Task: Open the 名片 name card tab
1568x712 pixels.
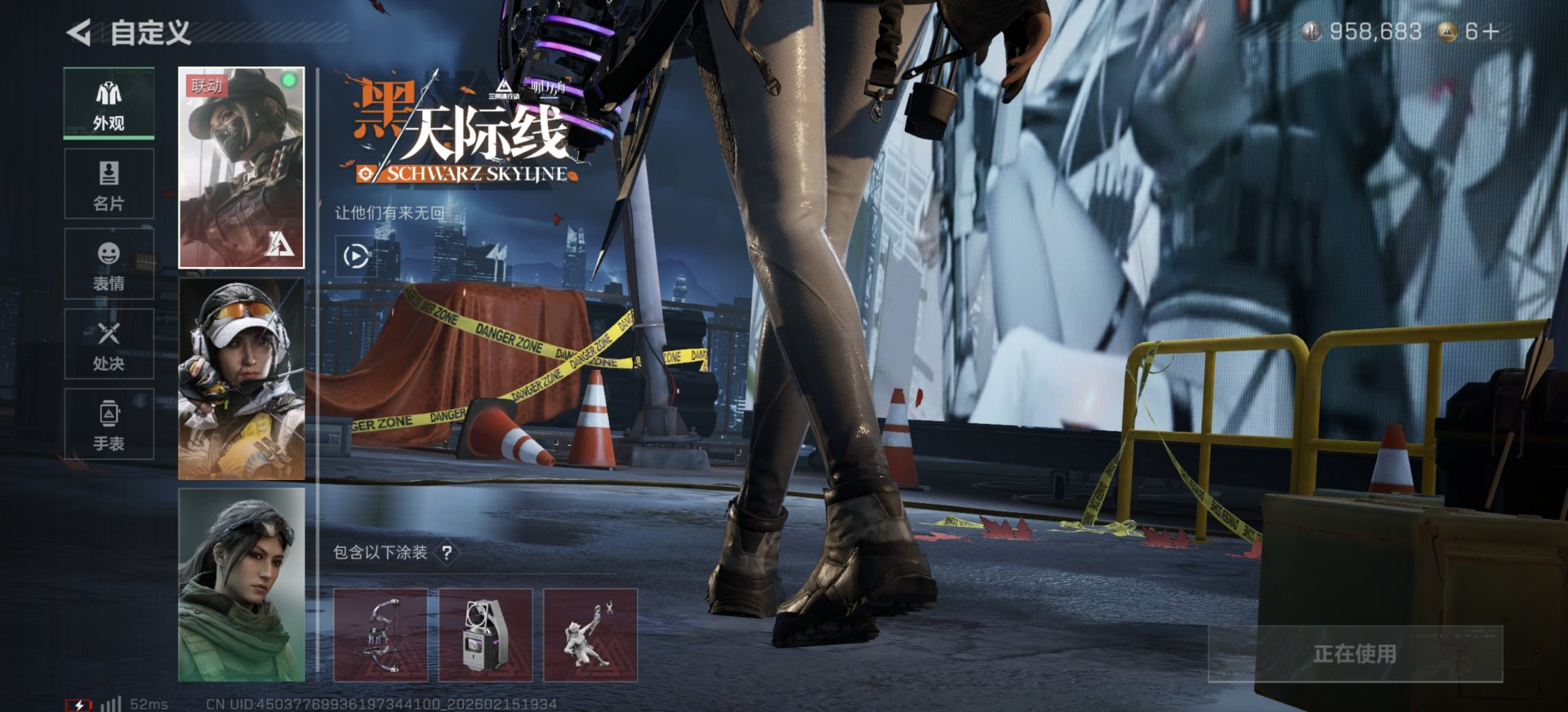Action: (109, 184)
